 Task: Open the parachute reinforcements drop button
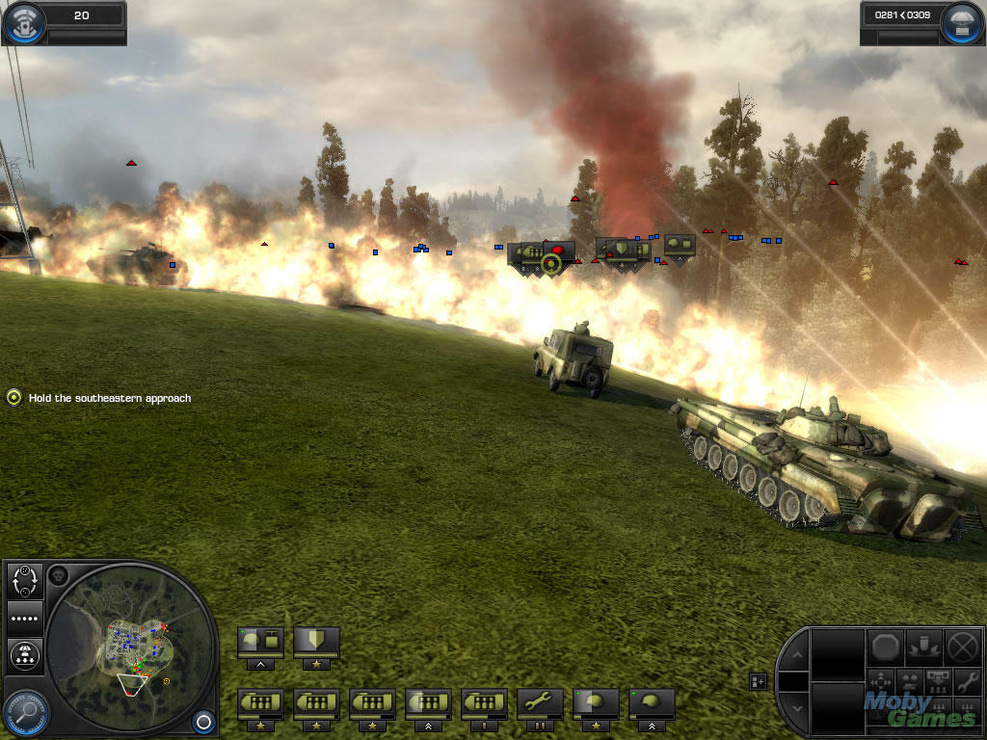(25, 656)
